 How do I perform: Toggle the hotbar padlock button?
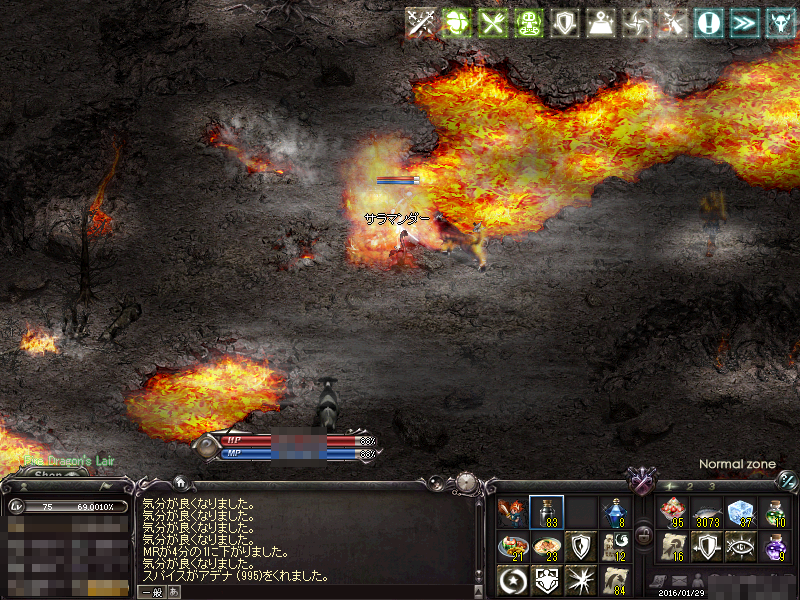pos(646,538)
